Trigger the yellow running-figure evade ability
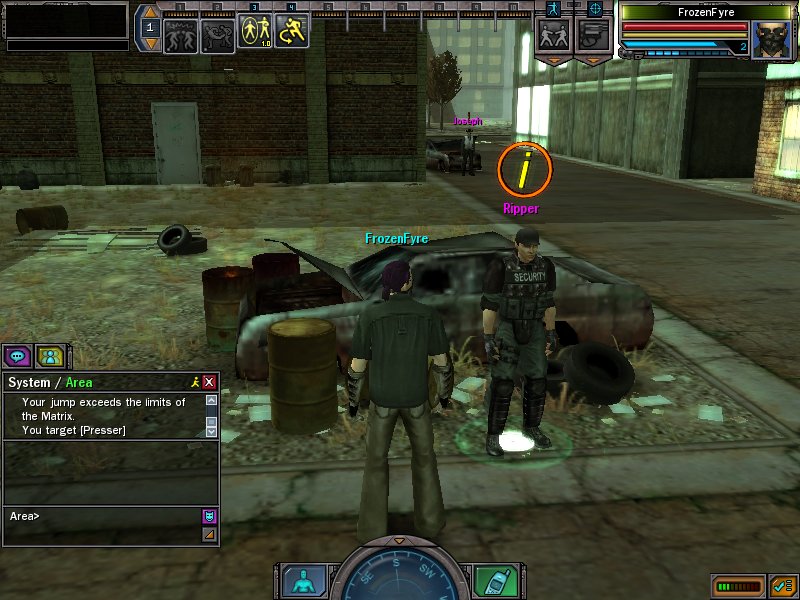The width and height of the screenshot is (800, 600). click(292, 32)
